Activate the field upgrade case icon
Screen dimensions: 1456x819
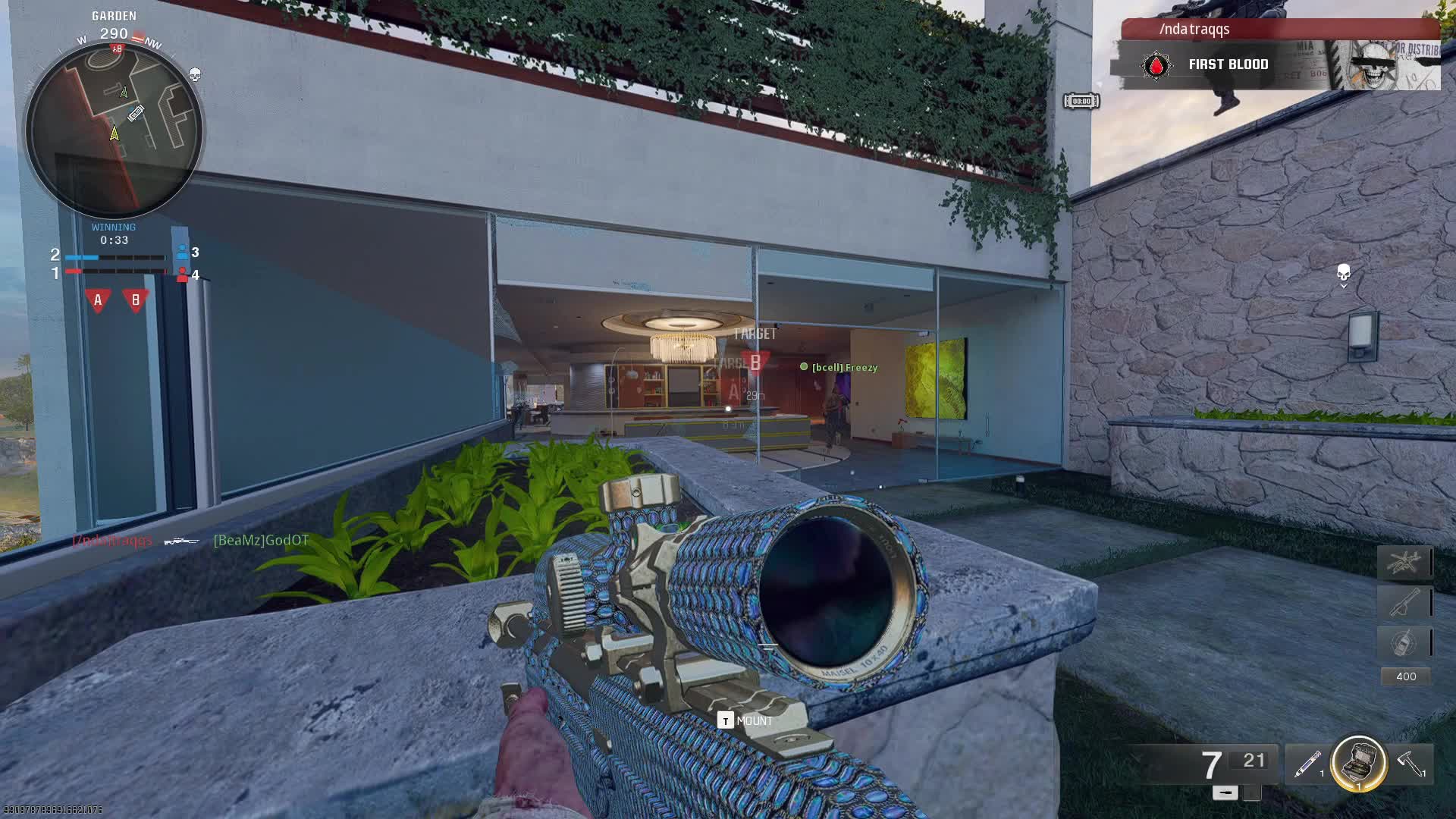[1358, 763]
